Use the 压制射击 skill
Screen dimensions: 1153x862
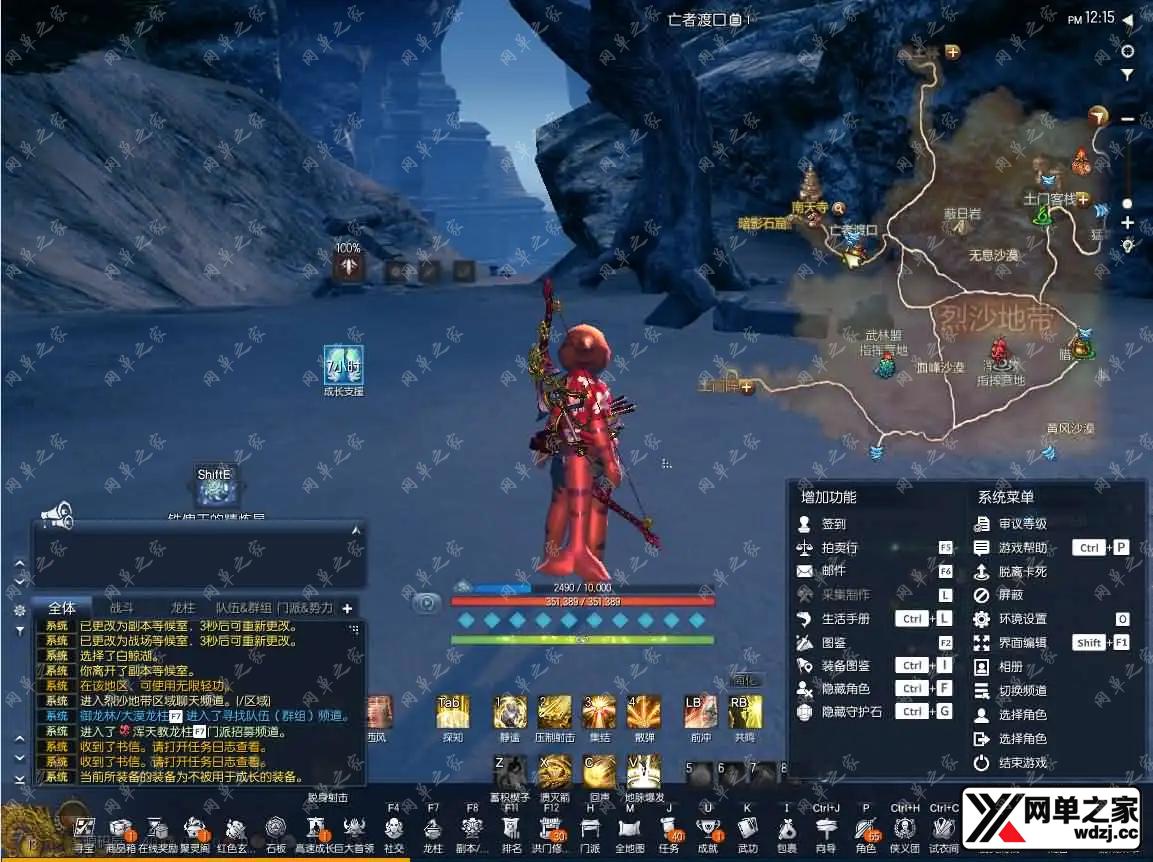click(554, 711)
